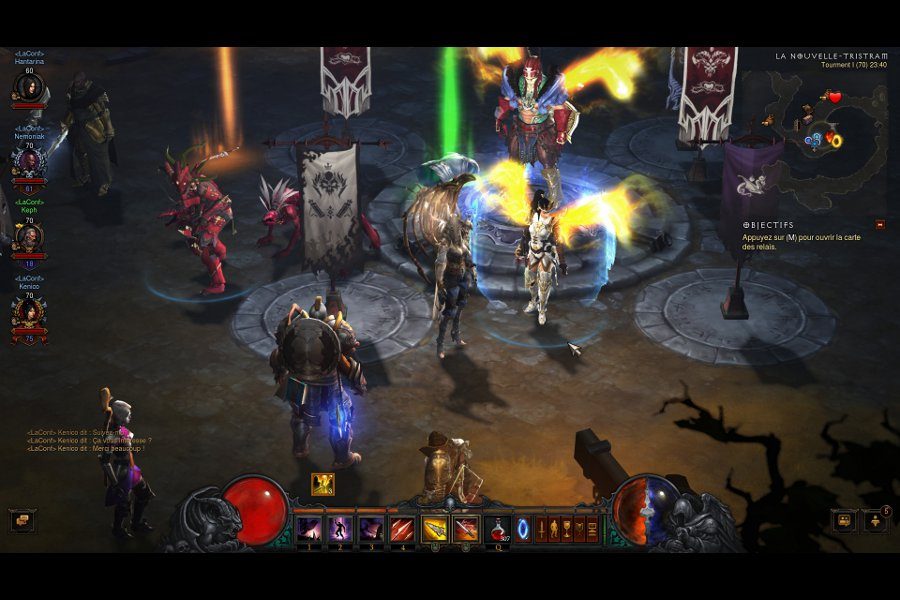Select the golden arrow primary attack skill
900x600 pixels.
pyautogui.click(x=434, y=529)
